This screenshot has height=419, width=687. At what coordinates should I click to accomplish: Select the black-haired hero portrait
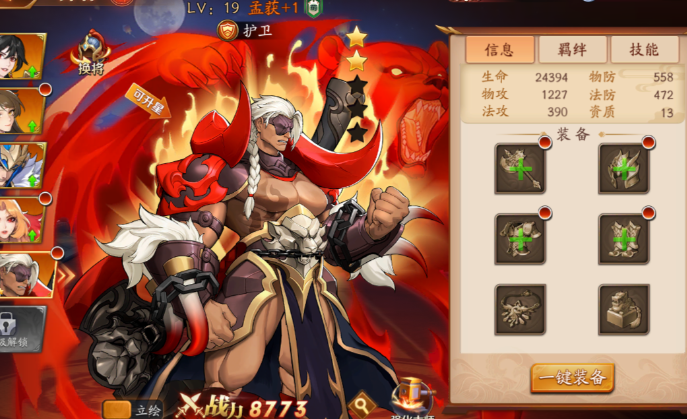(x=20, y=57)
